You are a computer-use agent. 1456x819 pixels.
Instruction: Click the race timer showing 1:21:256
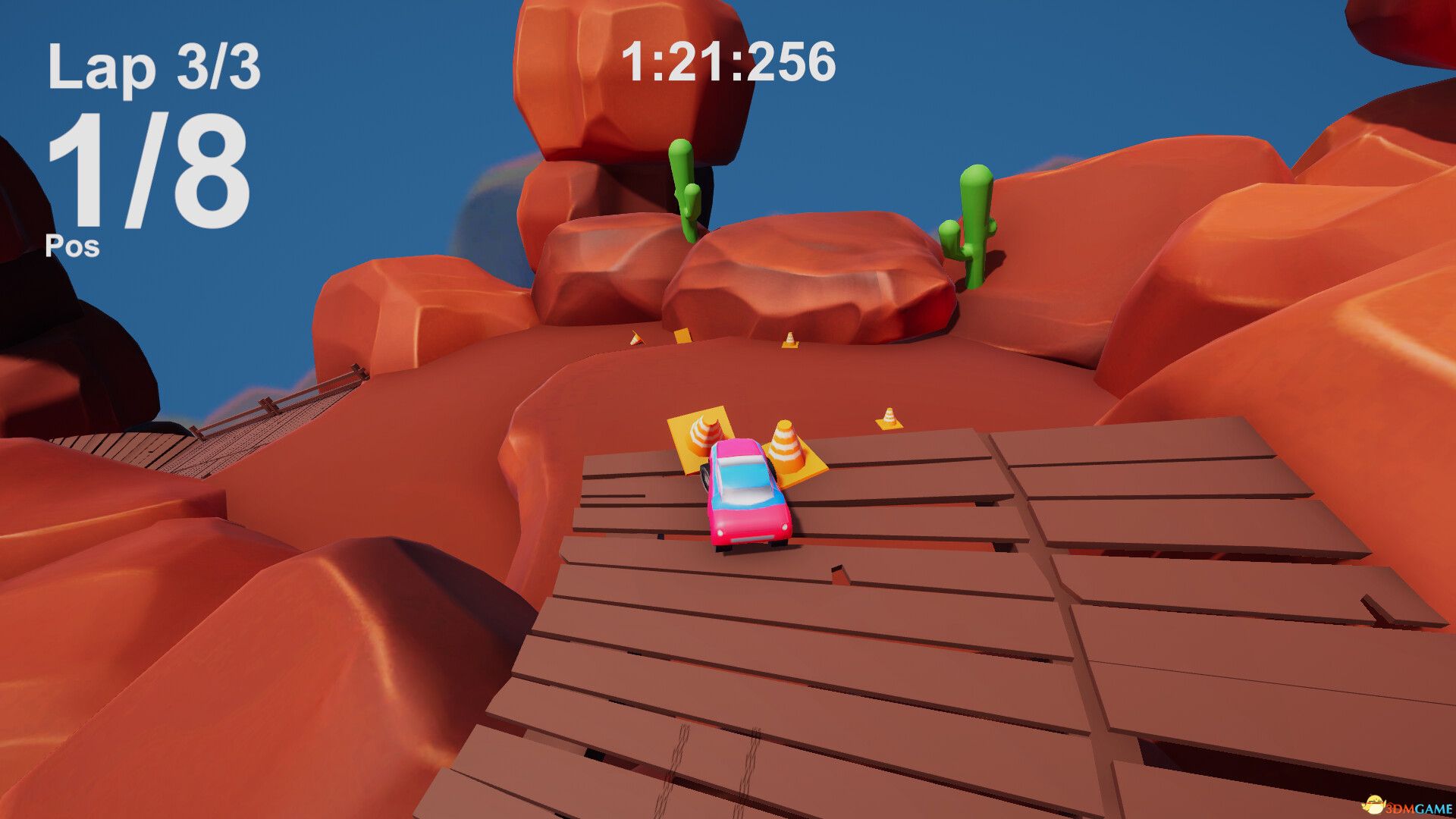coord(730,64)
